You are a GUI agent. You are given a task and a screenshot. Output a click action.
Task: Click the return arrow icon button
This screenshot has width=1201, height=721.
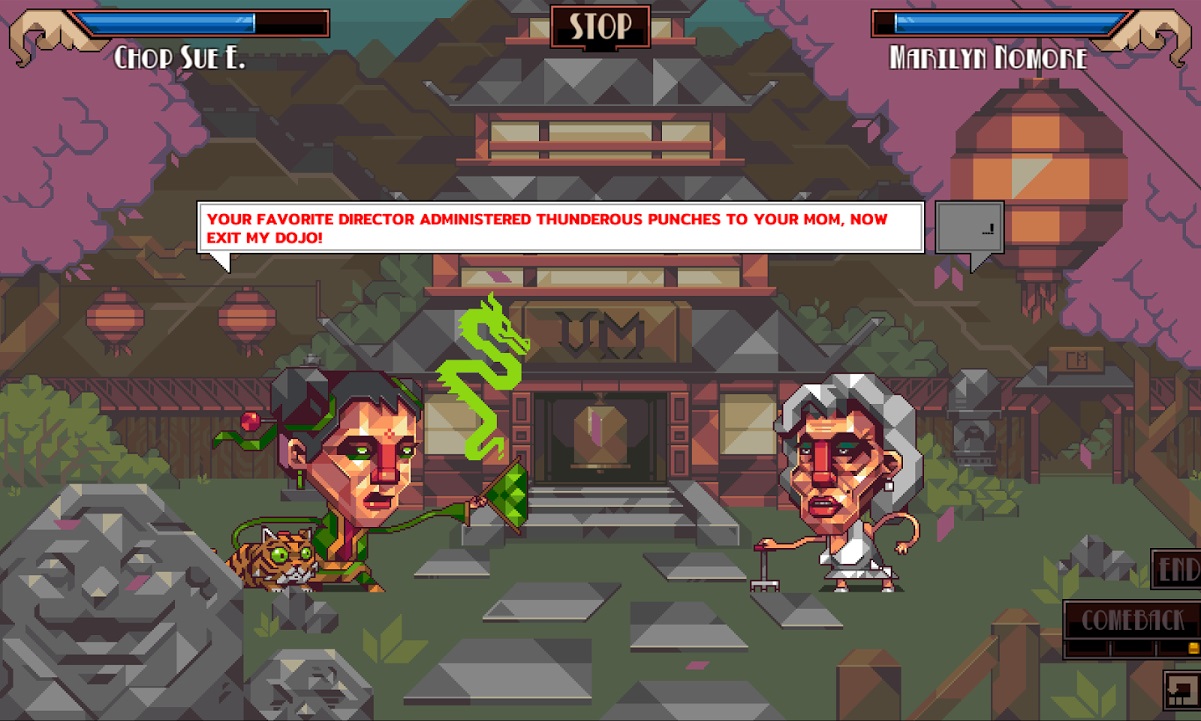[x=1181, y=691]
